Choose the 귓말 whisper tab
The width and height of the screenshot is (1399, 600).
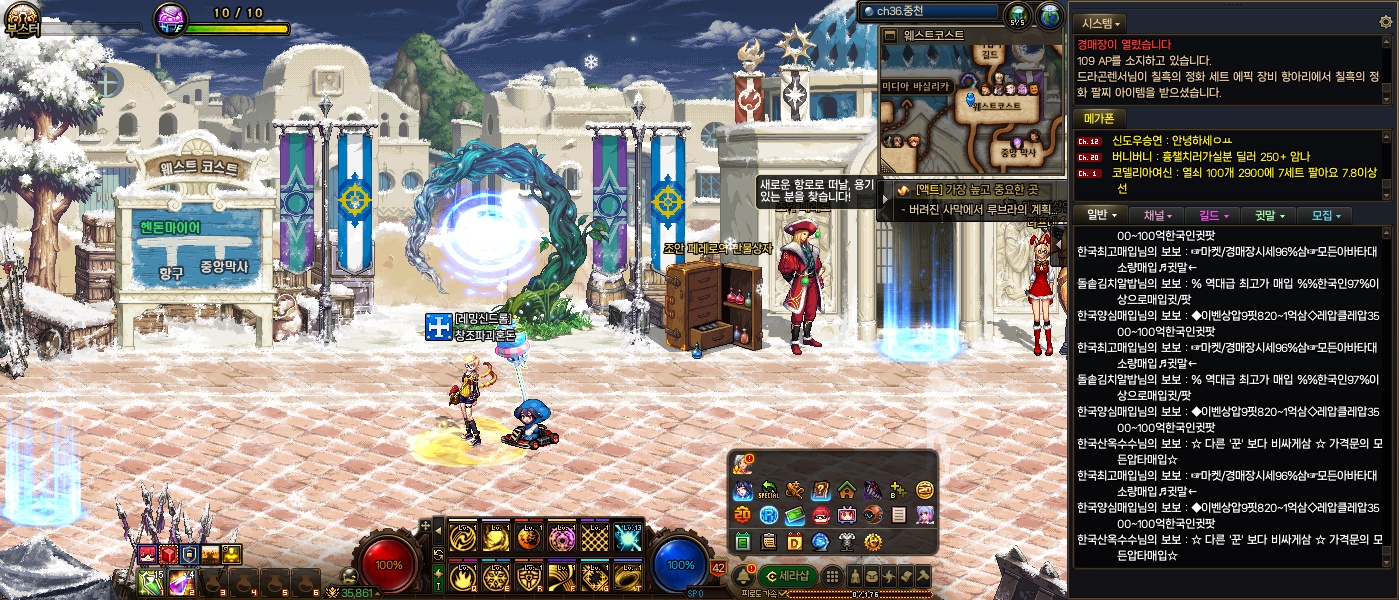pos(1268,215)
